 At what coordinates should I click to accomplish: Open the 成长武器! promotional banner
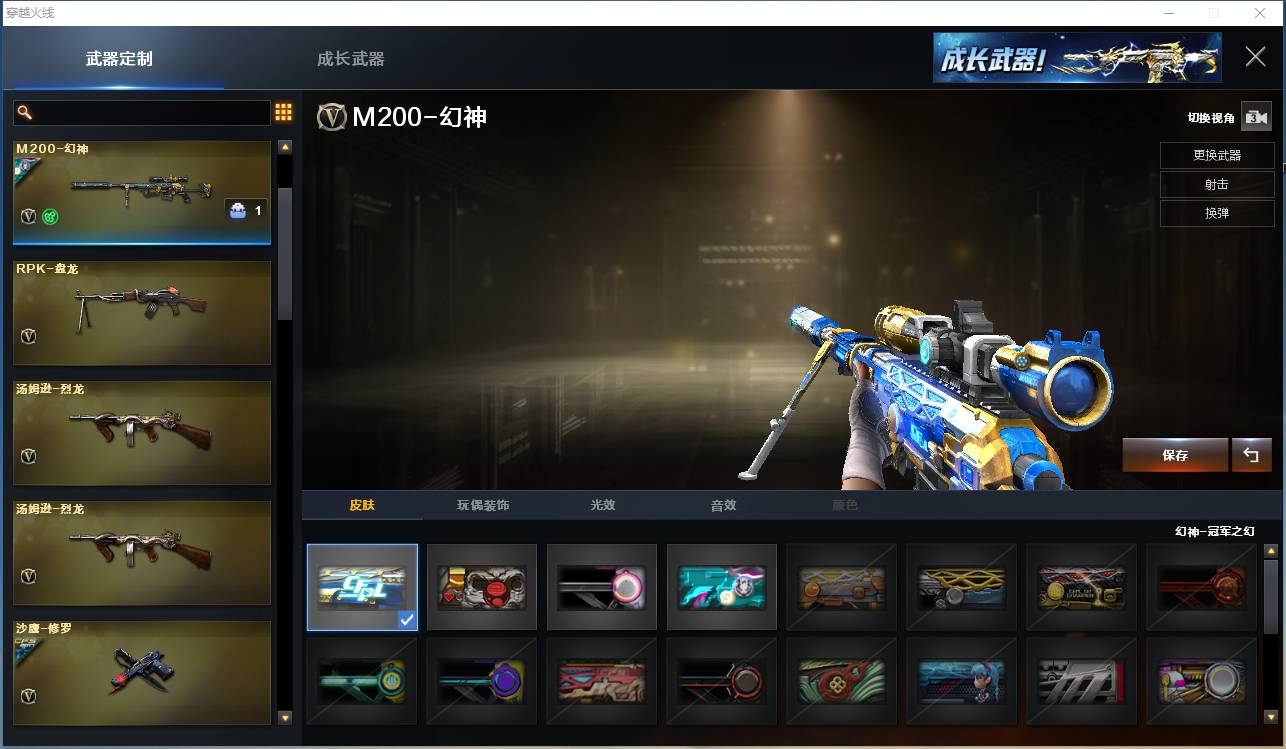pyautogui.click(x=1077, y=57)
